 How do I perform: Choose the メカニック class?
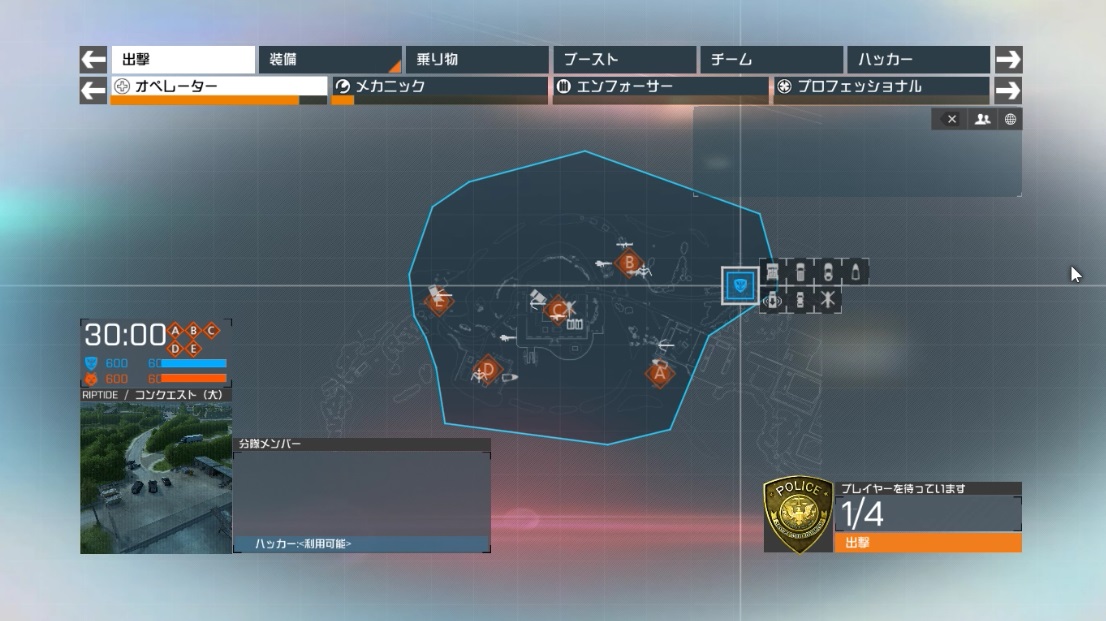439,87
